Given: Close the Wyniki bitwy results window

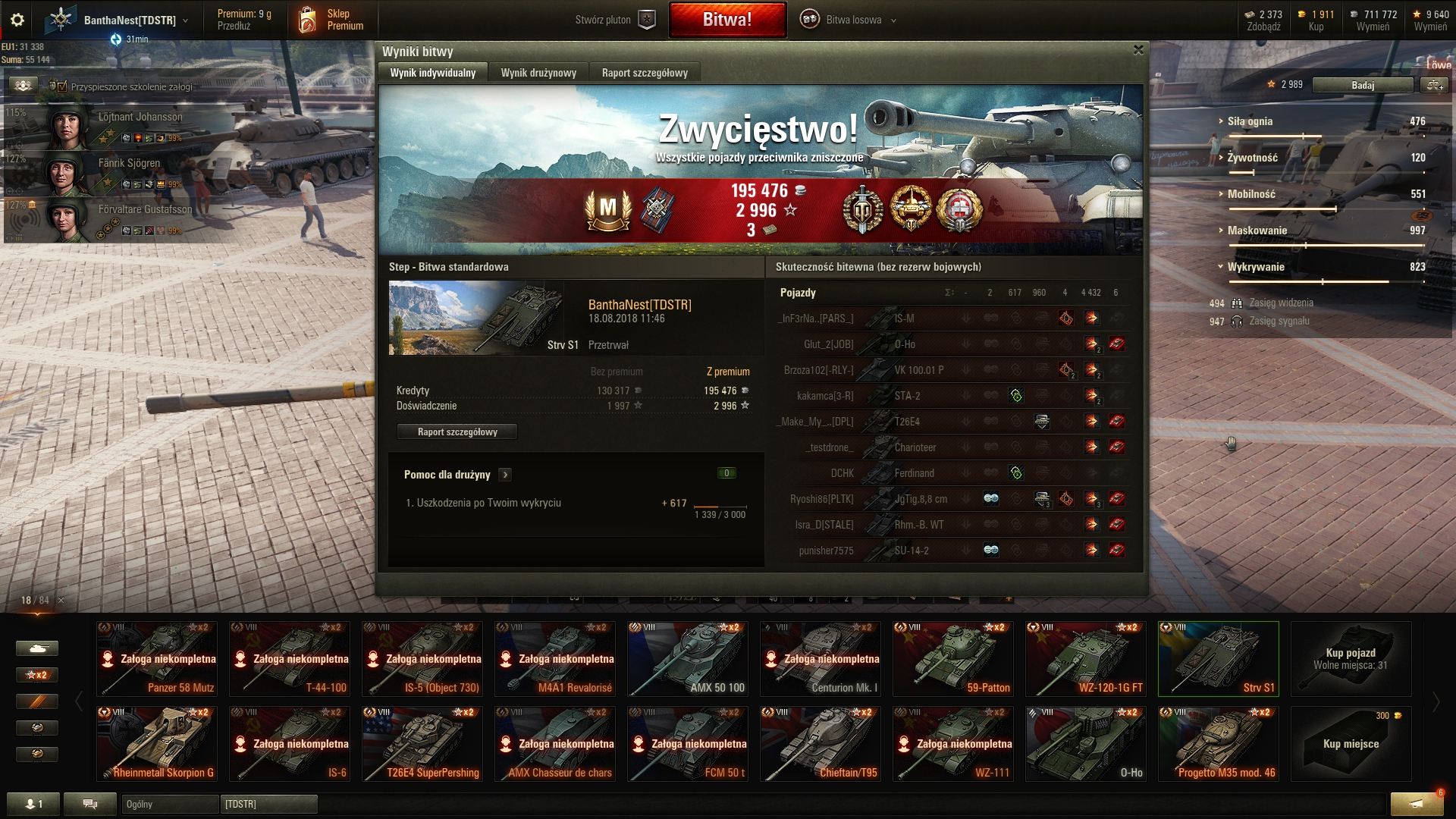Looking at the screenshot, I should pyautogui.click(x=1137, y=50).
